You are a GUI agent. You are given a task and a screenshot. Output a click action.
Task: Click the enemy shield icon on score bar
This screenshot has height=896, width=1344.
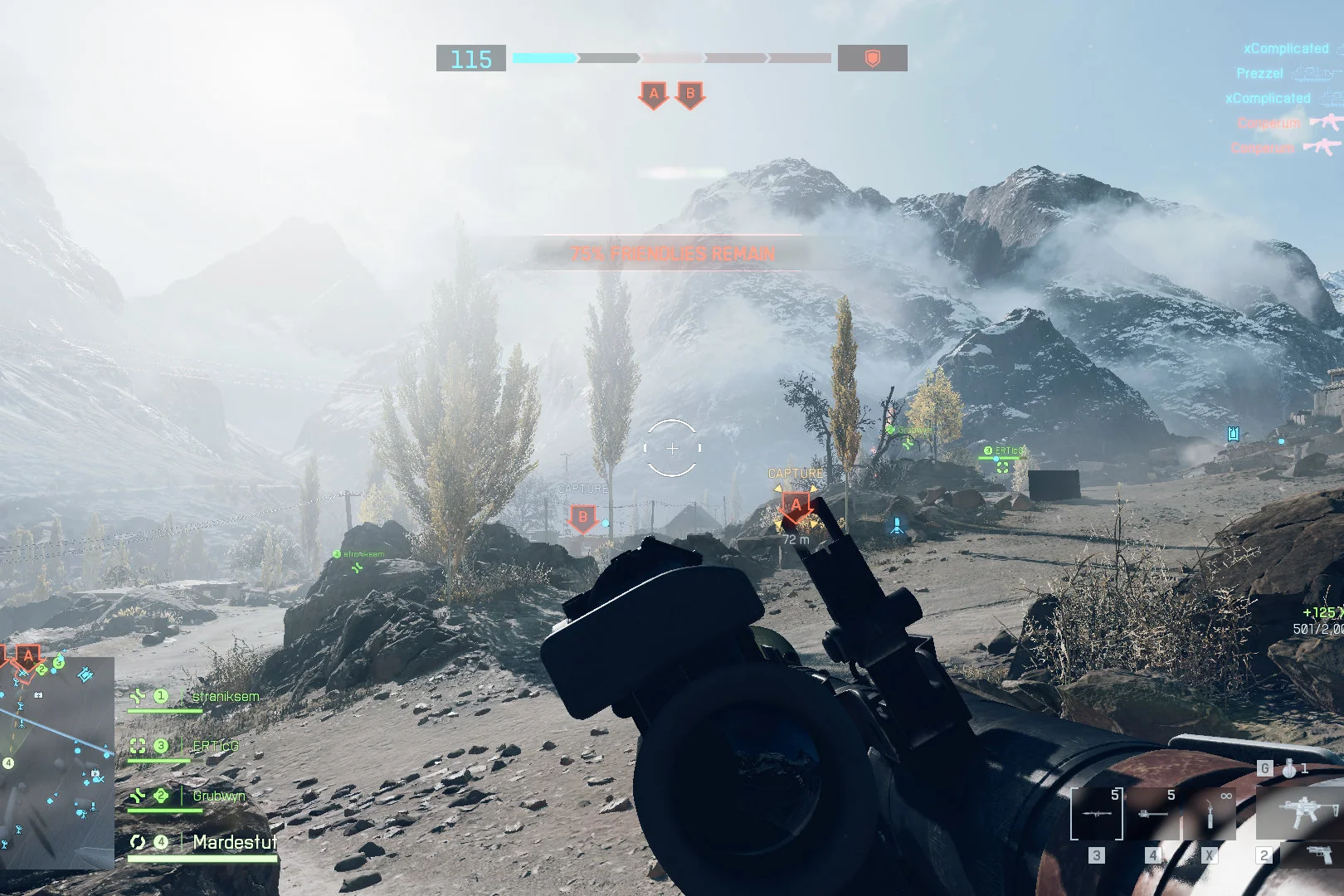pos(872,58)
